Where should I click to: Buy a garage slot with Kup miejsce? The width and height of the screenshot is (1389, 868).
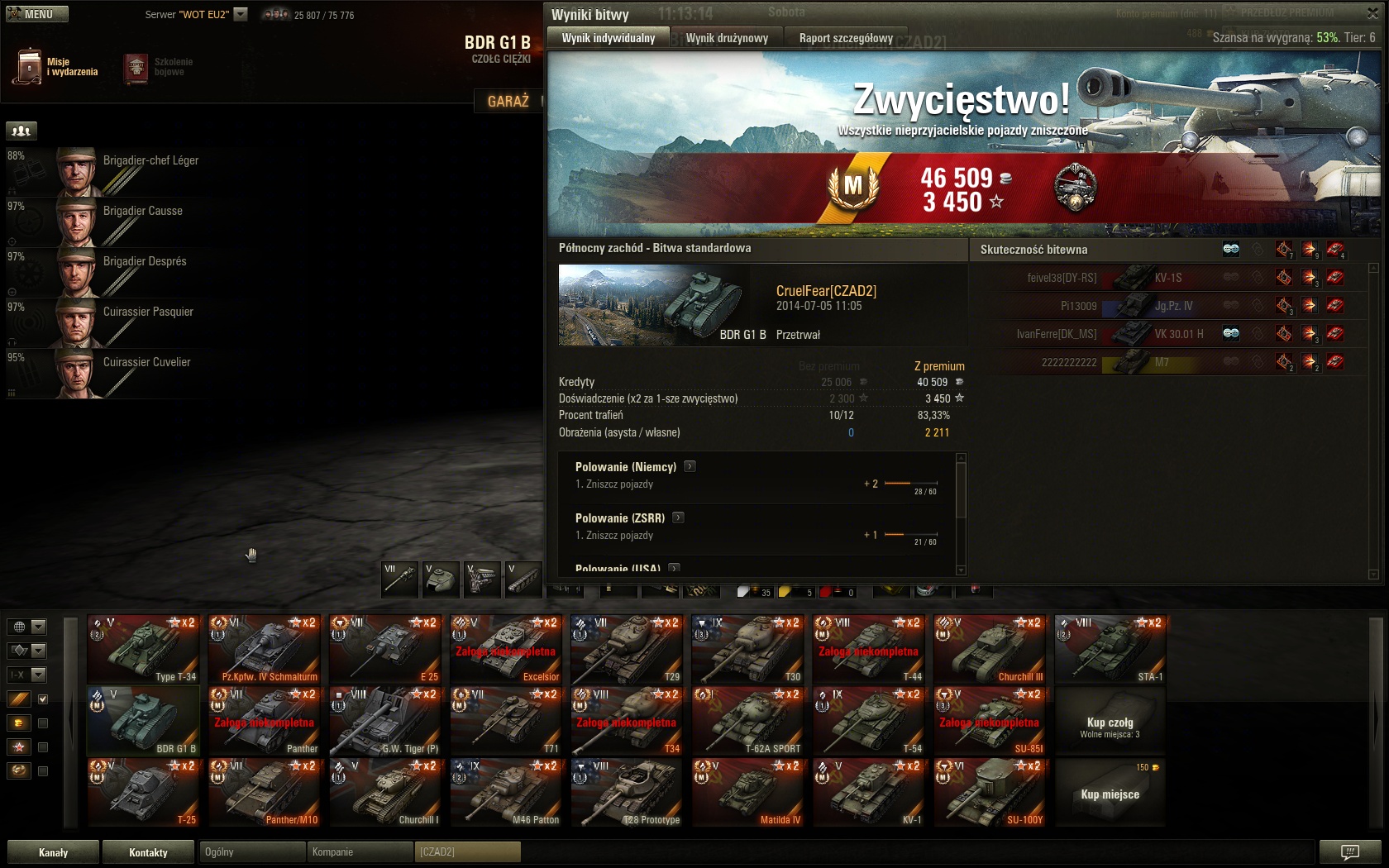click(1110, 794)
